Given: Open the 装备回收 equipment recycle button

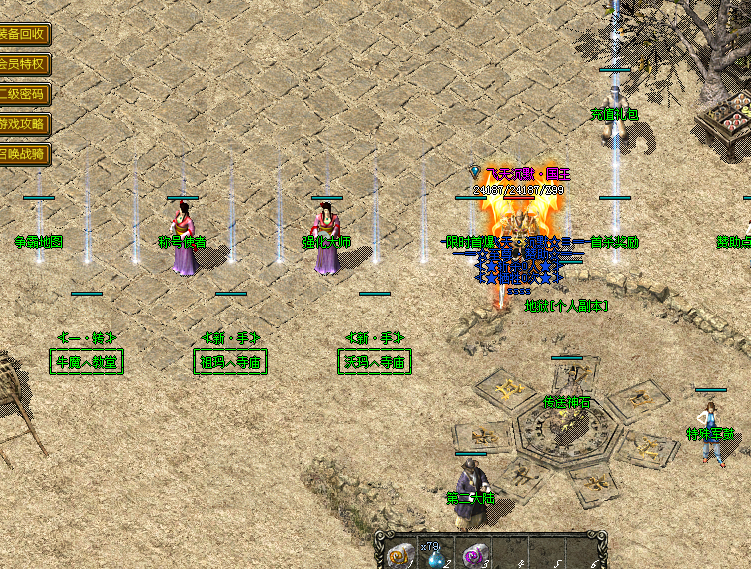Looking at the screenshot, I should point(22,34).
